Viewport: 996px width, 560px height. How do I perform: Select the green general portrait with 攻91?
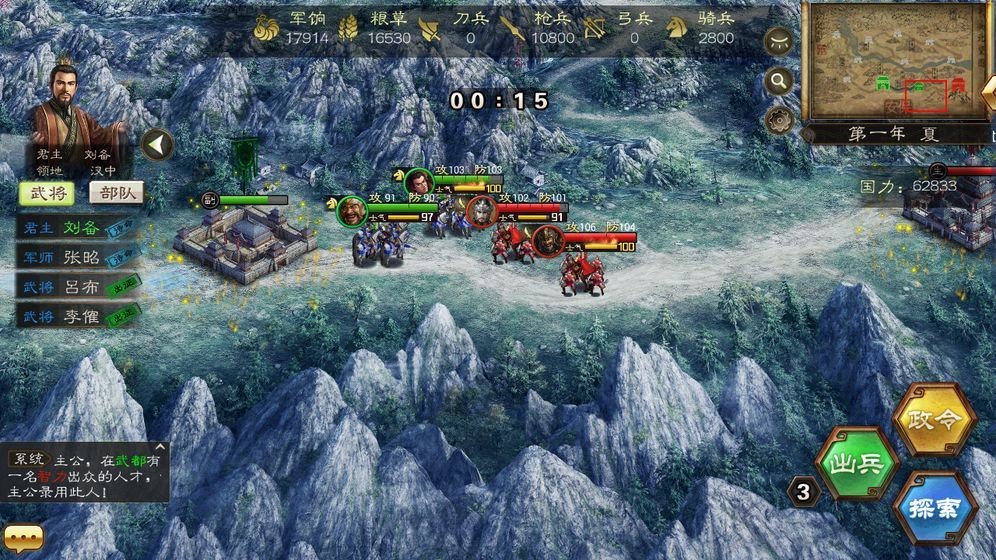click(x=351, y=210)
